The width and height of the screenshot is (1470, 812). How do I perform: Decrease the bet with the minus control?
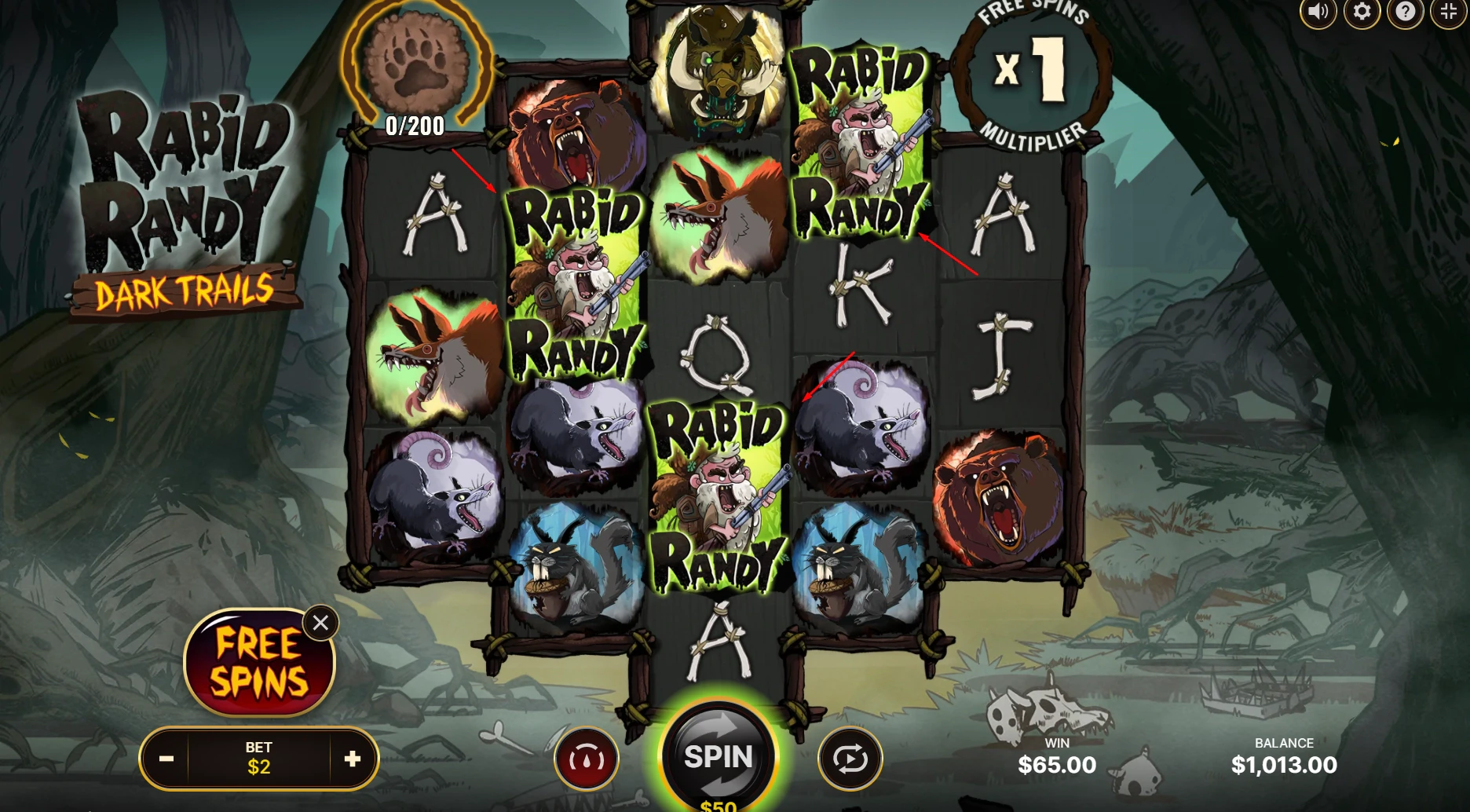[167, 759]
